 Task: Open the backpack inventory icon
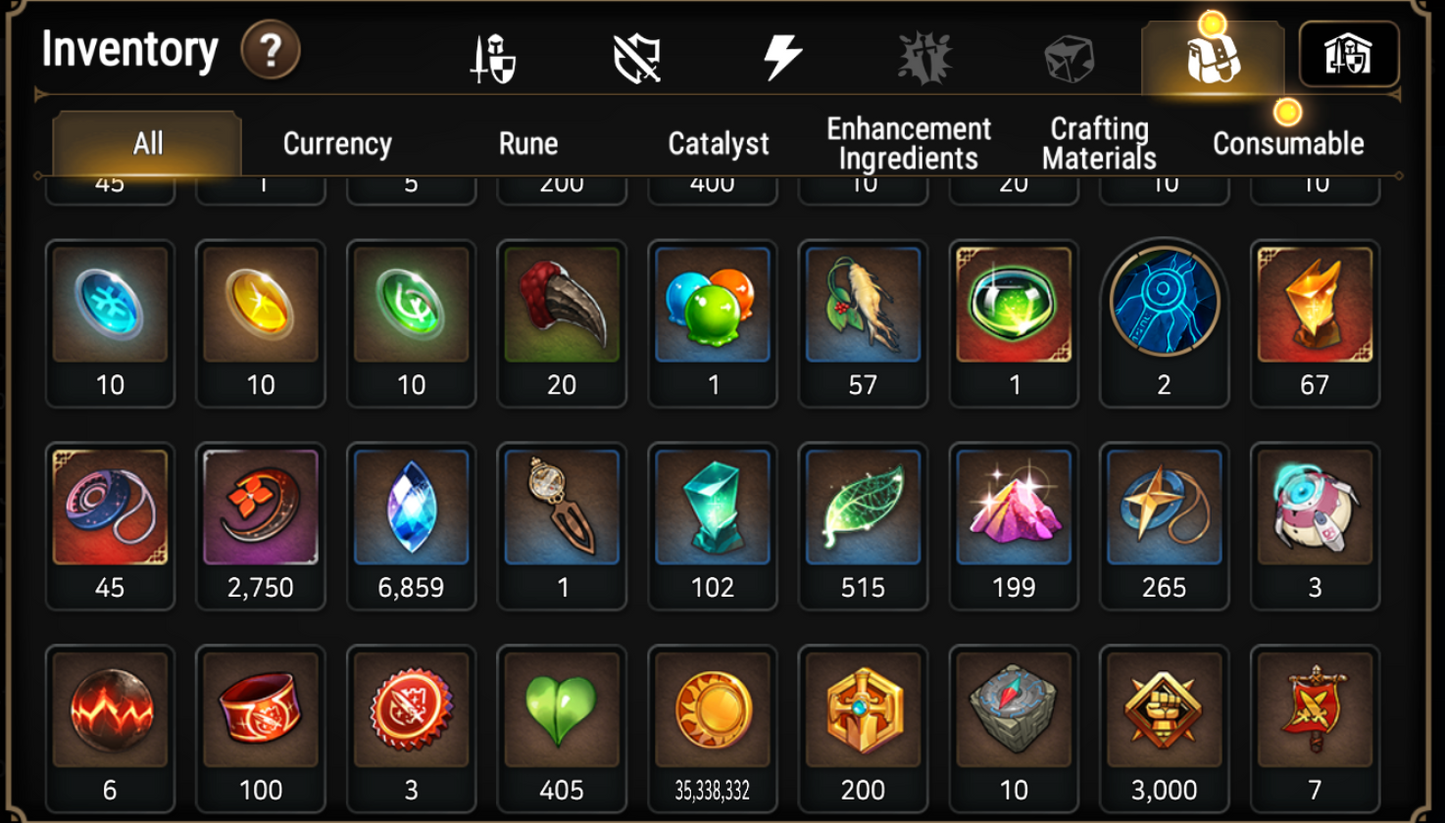(1213, 57)
